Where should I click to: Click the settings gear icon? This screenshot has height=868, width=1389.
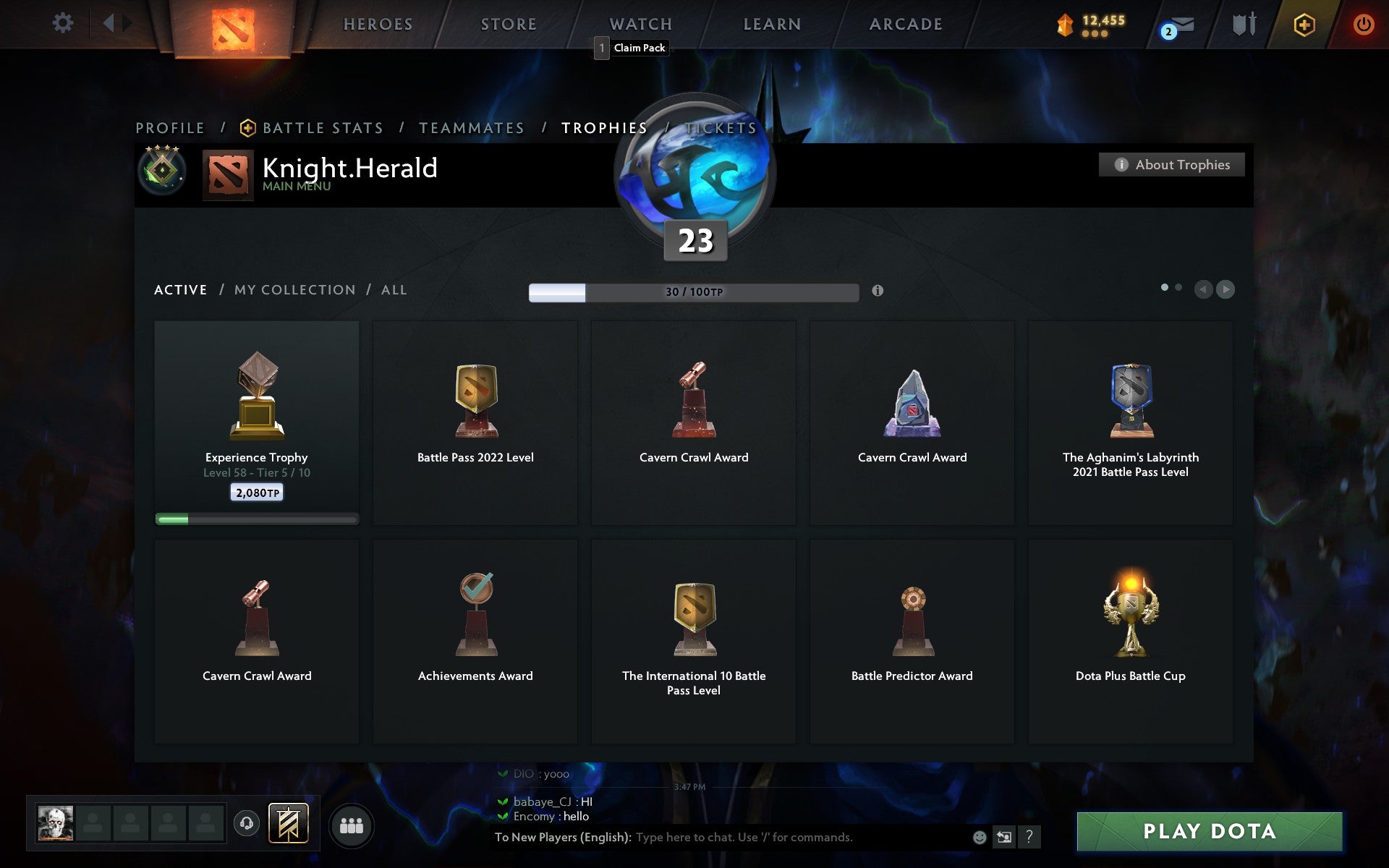coord(64,23)
